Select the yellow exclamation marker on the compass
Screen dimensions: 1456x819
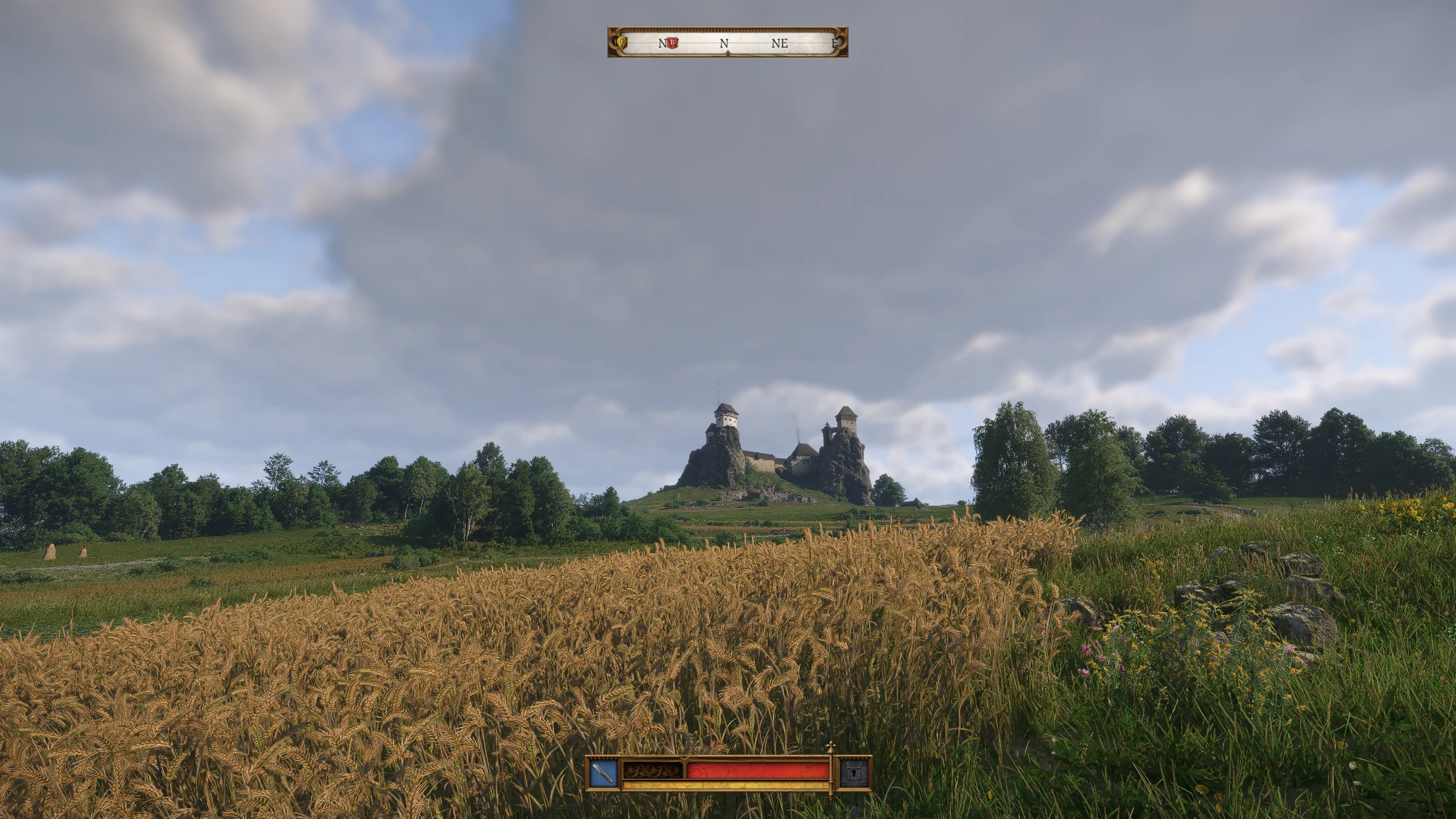coord(622,42)
